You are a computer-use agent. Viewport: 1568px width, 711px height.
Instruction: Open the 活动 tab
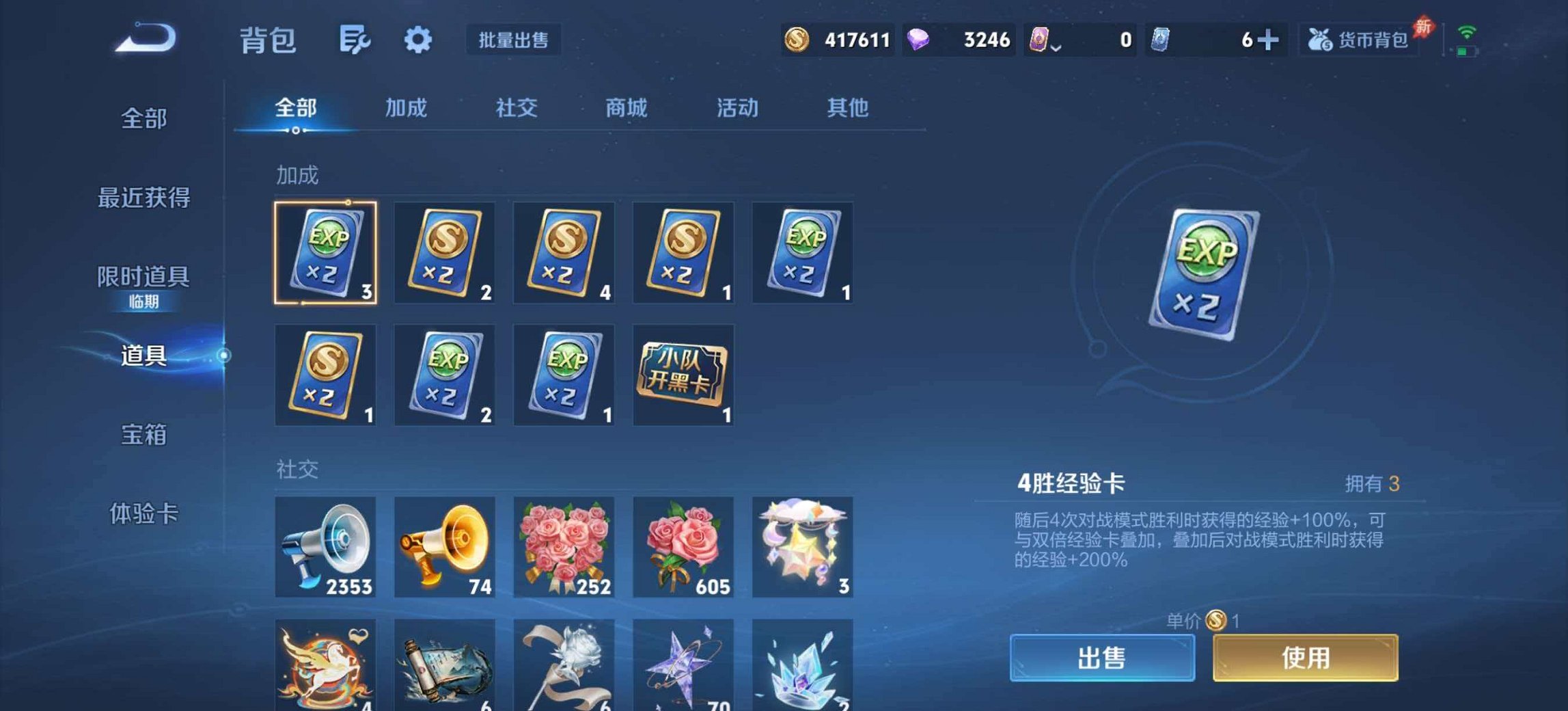pos(737,108)
